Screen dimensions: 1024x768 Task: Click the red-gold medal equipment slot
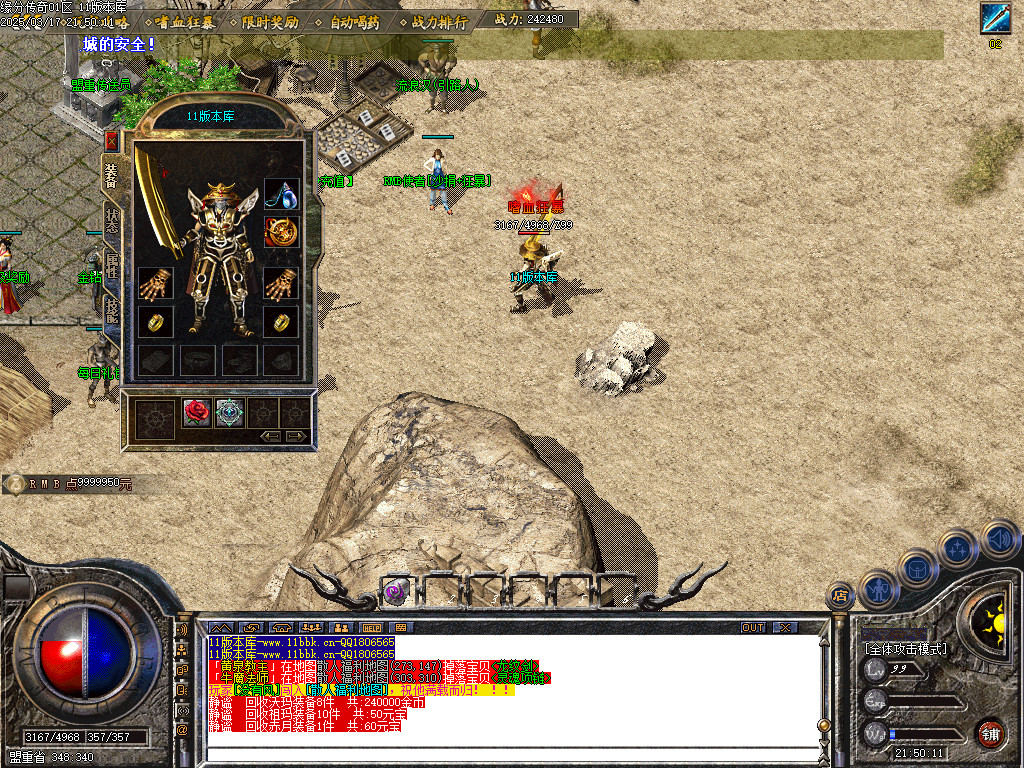[x=281, y=232]
